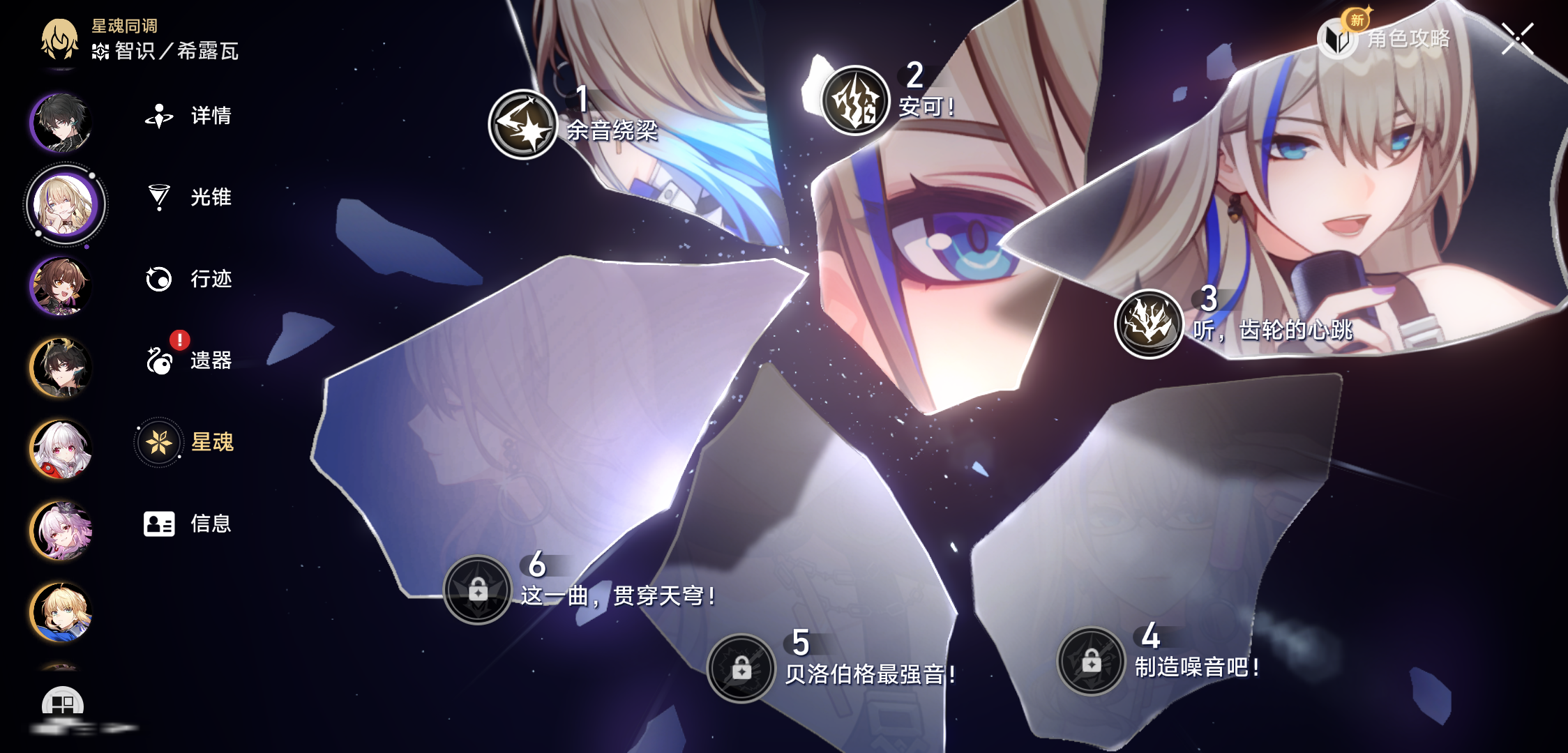View eidolon 2 安可! icon

855,100
